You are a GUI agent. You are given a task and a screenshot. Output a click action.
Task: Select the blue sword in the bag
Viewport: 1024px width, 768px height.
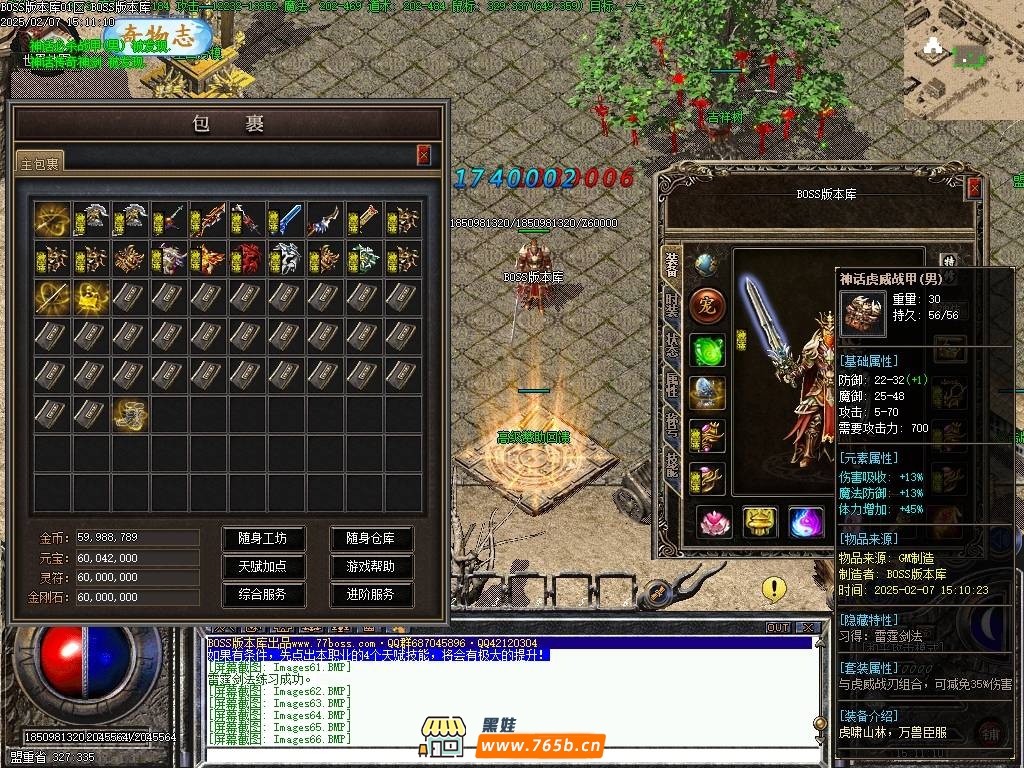pyautogui.click(x=285, y=220)
